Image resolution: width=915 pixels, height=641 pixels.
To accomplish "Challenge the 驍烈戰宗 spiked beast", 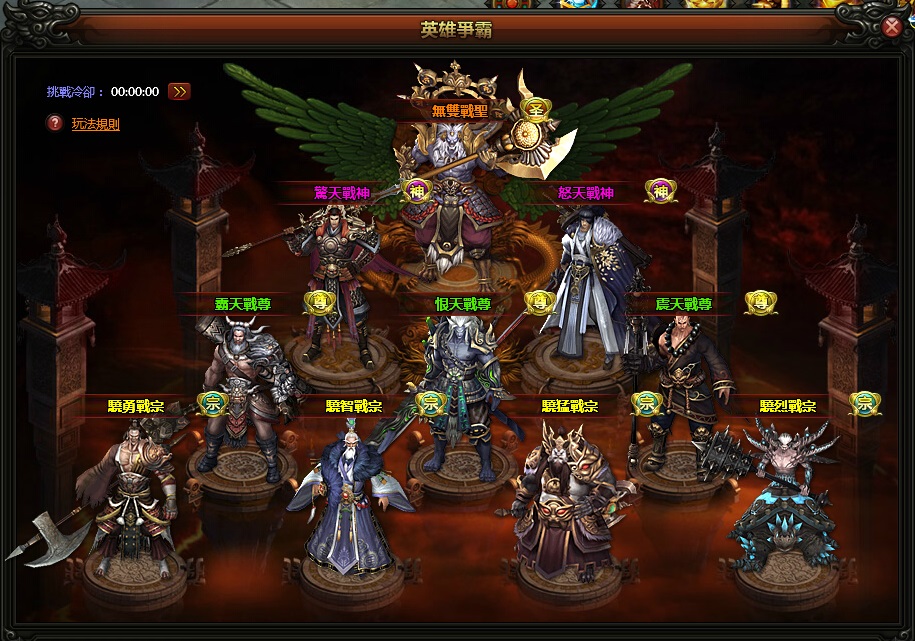I will [x=785, y=495].
